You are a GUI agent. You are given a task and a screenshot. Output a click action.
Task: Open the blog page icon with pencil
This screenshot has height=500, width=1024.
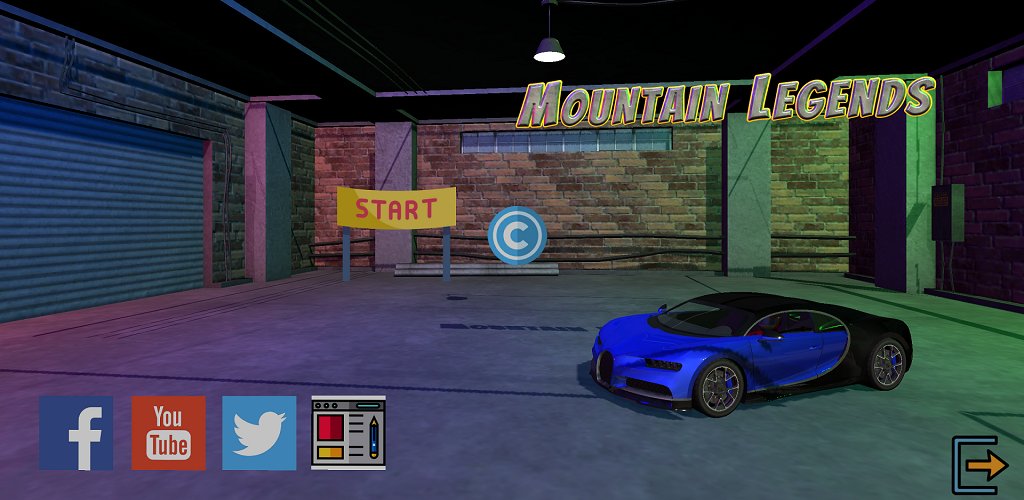click(349, 433)
